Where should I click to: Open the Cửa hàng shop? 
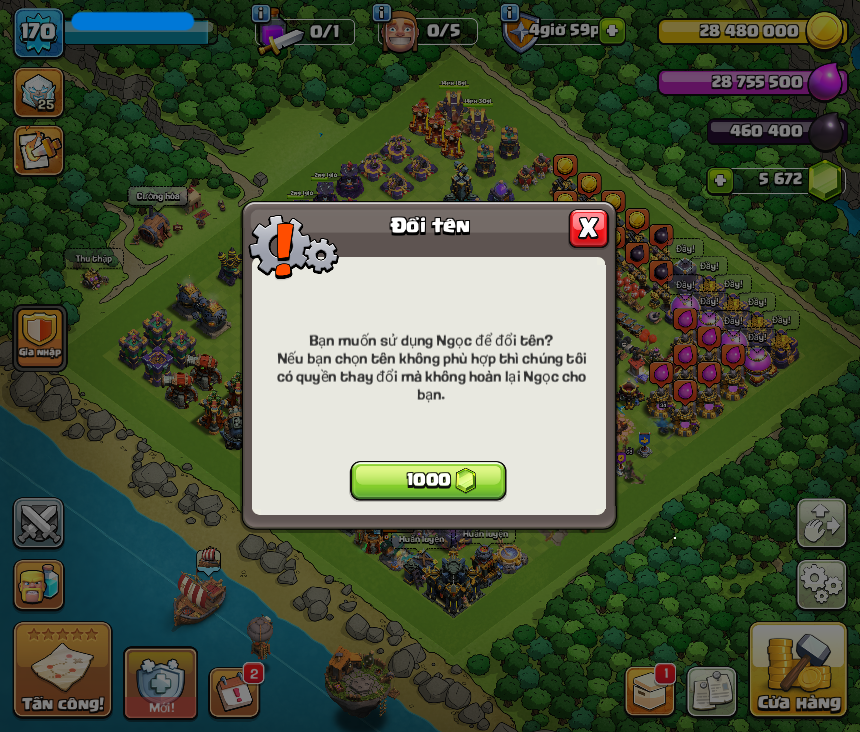[798, 670]
